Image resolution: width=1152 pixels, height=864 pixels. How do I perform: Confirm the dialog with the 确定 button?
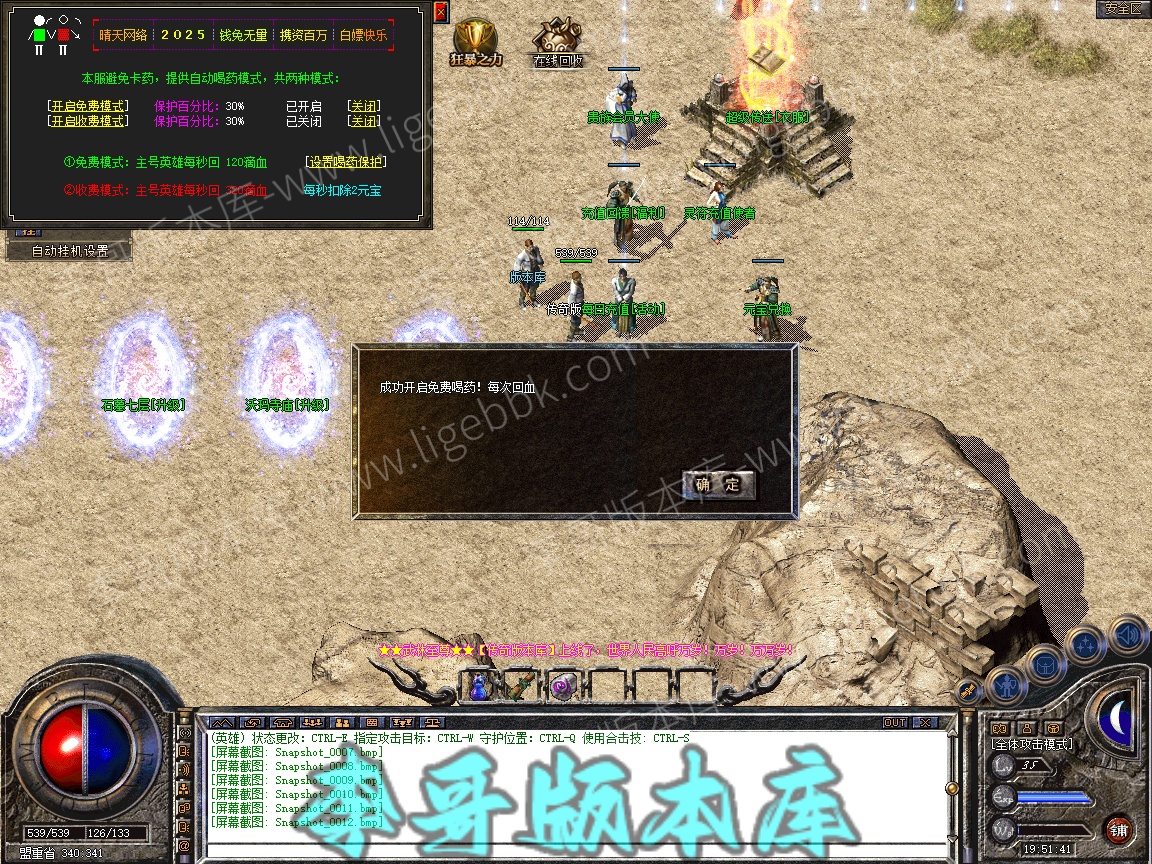click(x=719, y=486)
